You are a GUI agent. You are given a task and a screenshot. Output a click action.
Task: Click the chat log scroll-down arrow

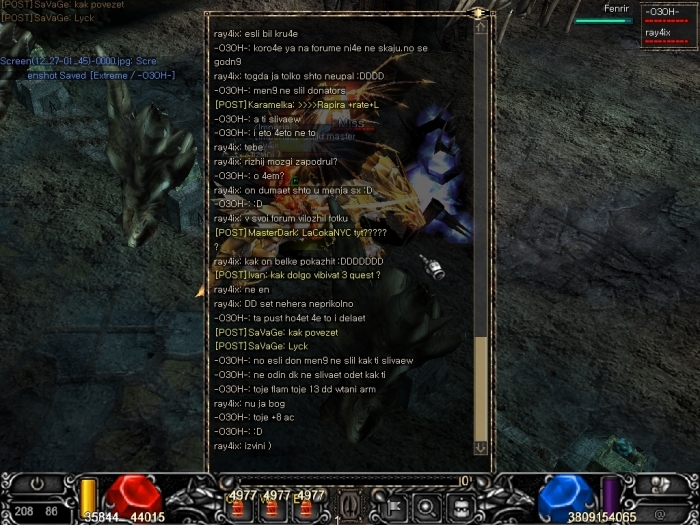pos(481,448)
